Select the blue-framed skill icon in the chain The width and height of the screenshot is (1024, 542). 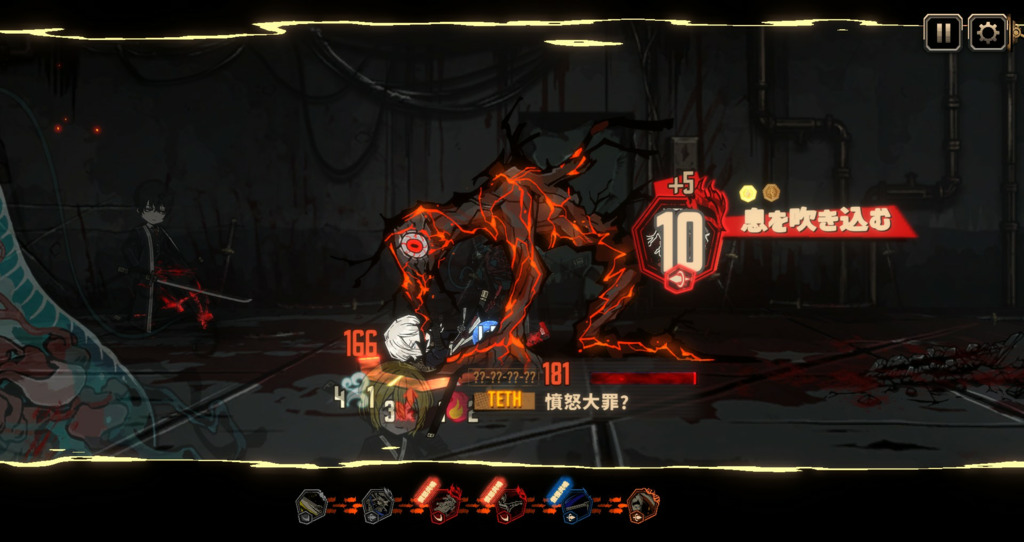575,506
